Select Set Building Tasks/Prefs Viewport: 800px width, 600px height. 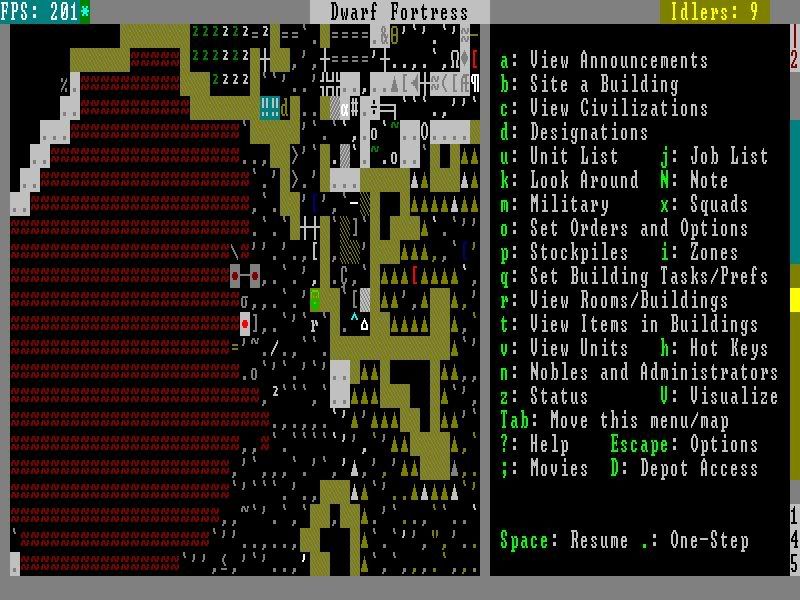point(648,277)
